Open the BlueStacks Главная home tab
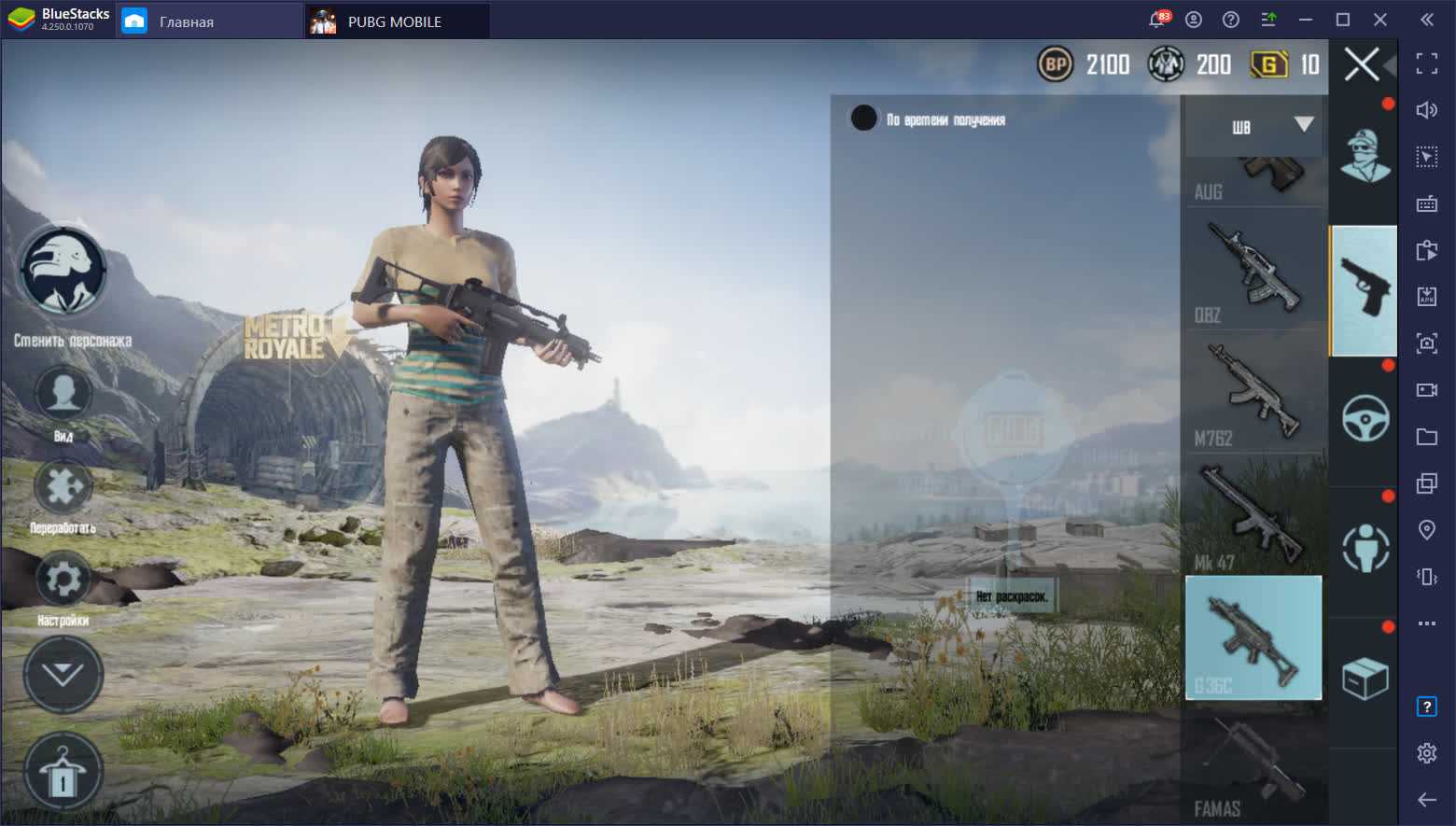 click(186, 21)
